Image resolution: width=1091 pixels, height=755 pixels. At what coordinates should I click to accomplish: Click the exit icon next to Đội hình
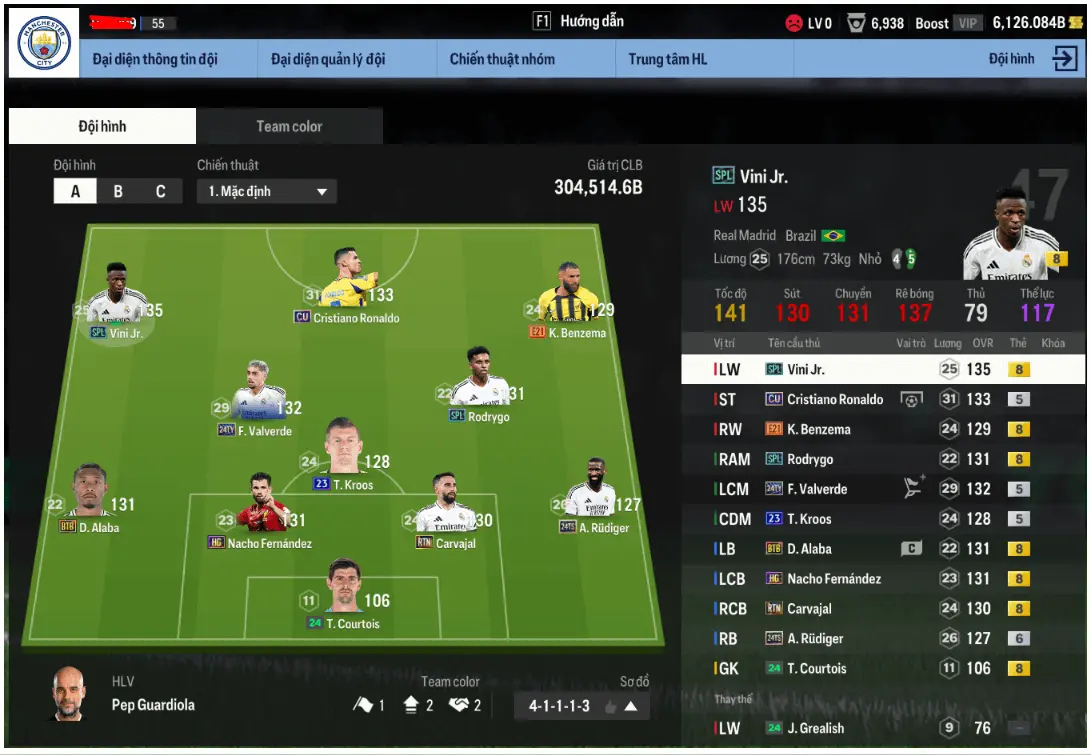click(1065, 59)
